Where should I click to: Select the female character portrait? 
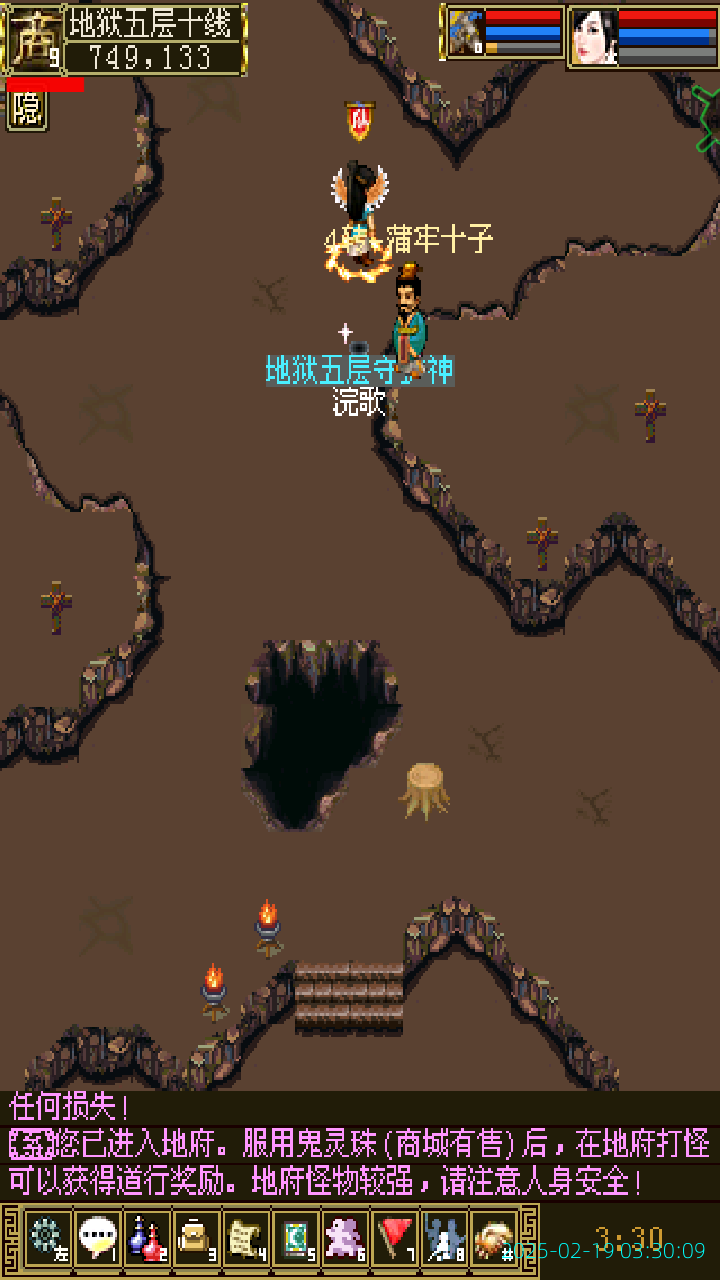(x=594, y=37)
